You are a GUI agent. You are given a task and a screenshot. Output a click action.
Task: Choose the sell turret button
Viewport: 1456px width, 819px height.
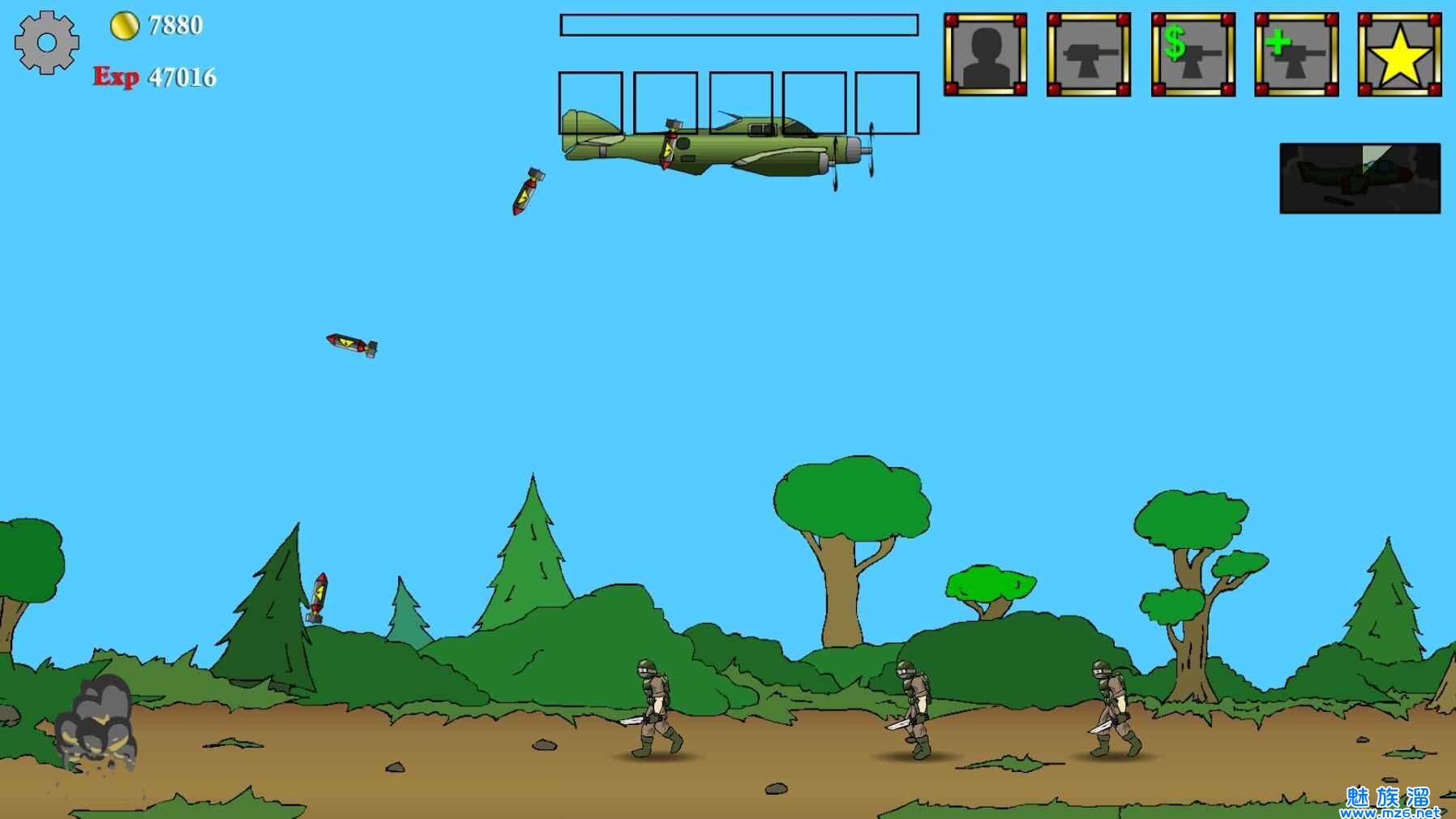tap(1193, 54)
